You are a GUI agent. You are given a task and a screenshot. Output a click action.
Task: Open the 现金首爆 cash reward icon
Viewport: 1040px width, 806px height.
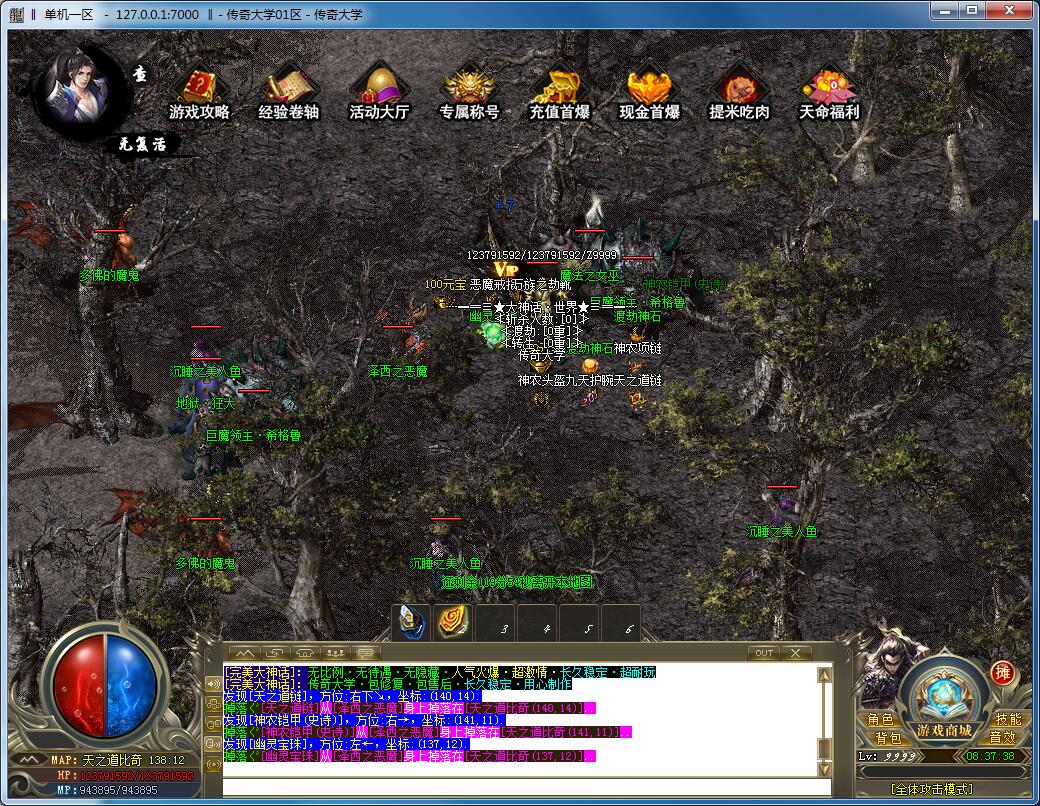(x=649, y=92)
